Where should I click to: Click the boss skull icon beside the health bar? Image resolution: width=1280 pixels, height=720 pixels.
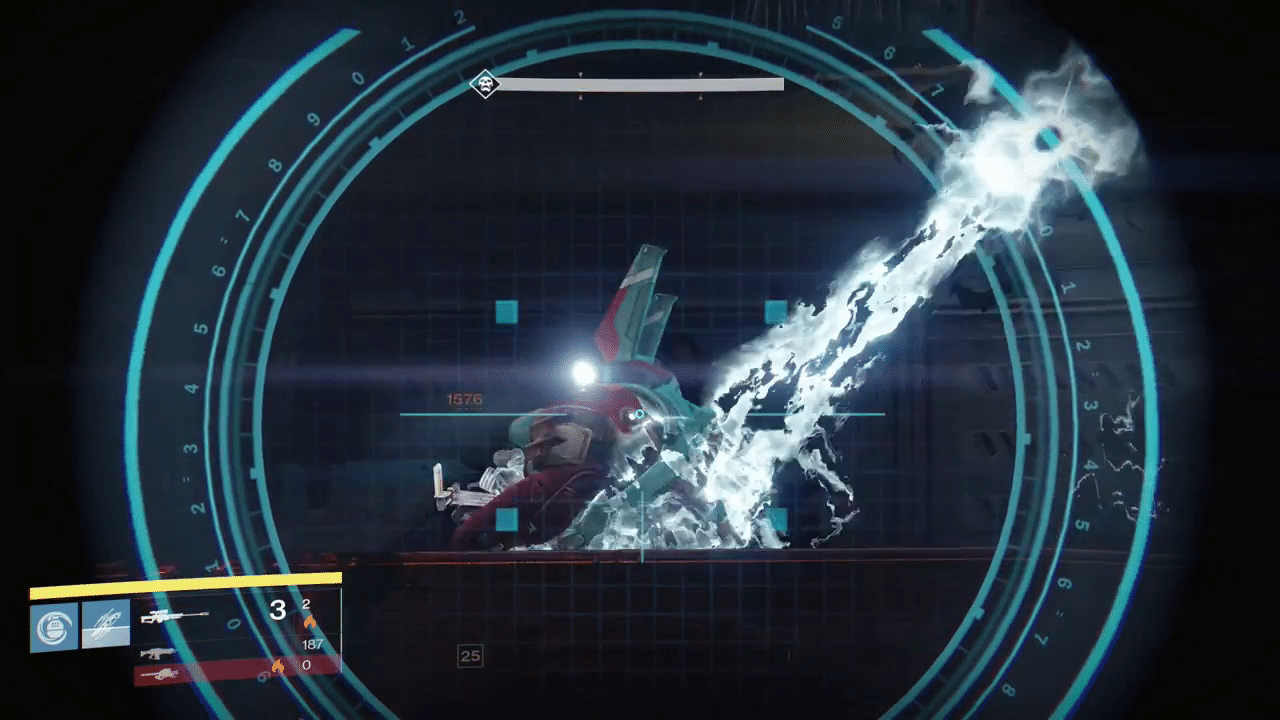tap(485, 84)
